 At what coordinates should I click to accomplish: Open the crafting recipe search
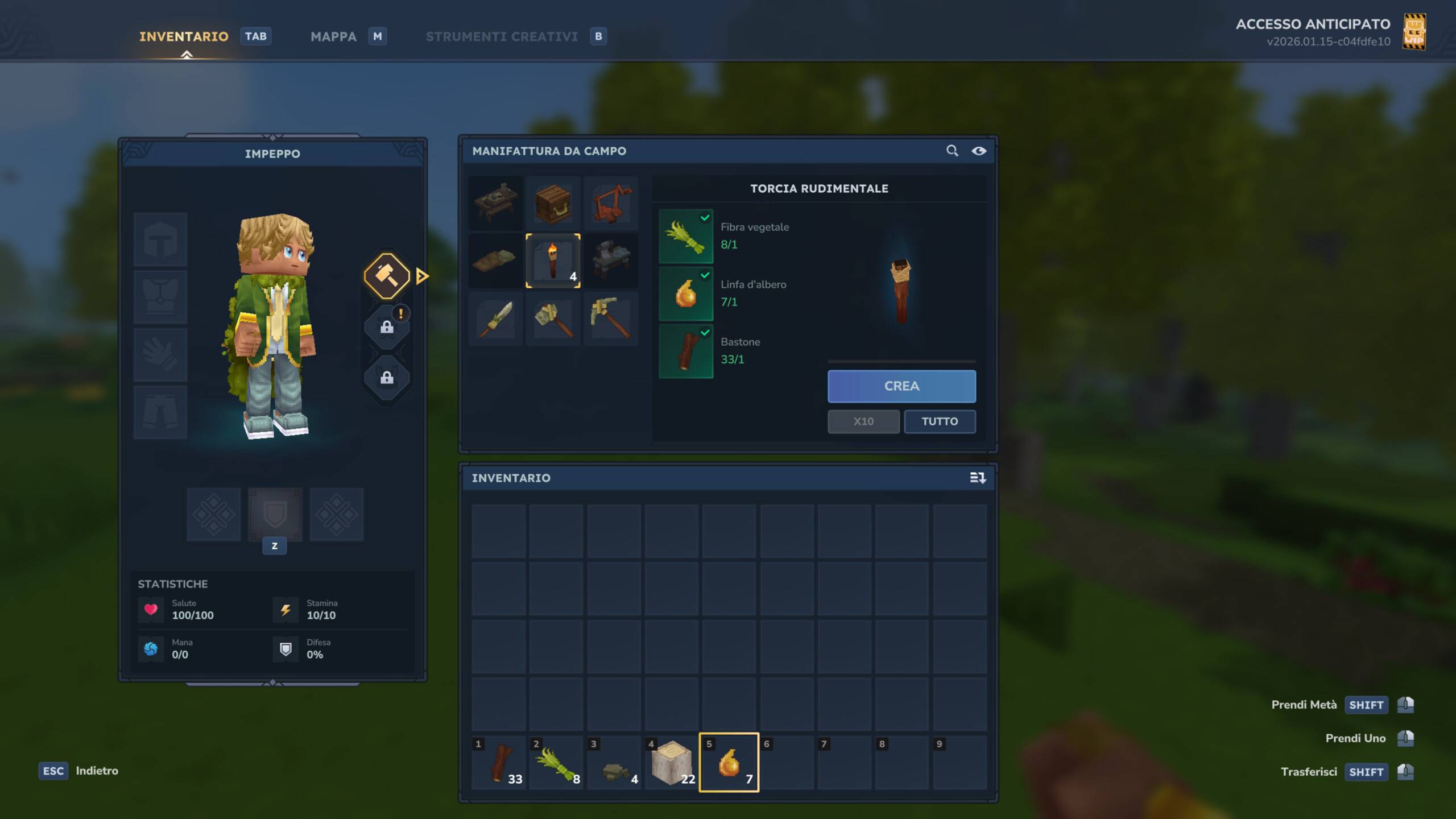[952, 151]
